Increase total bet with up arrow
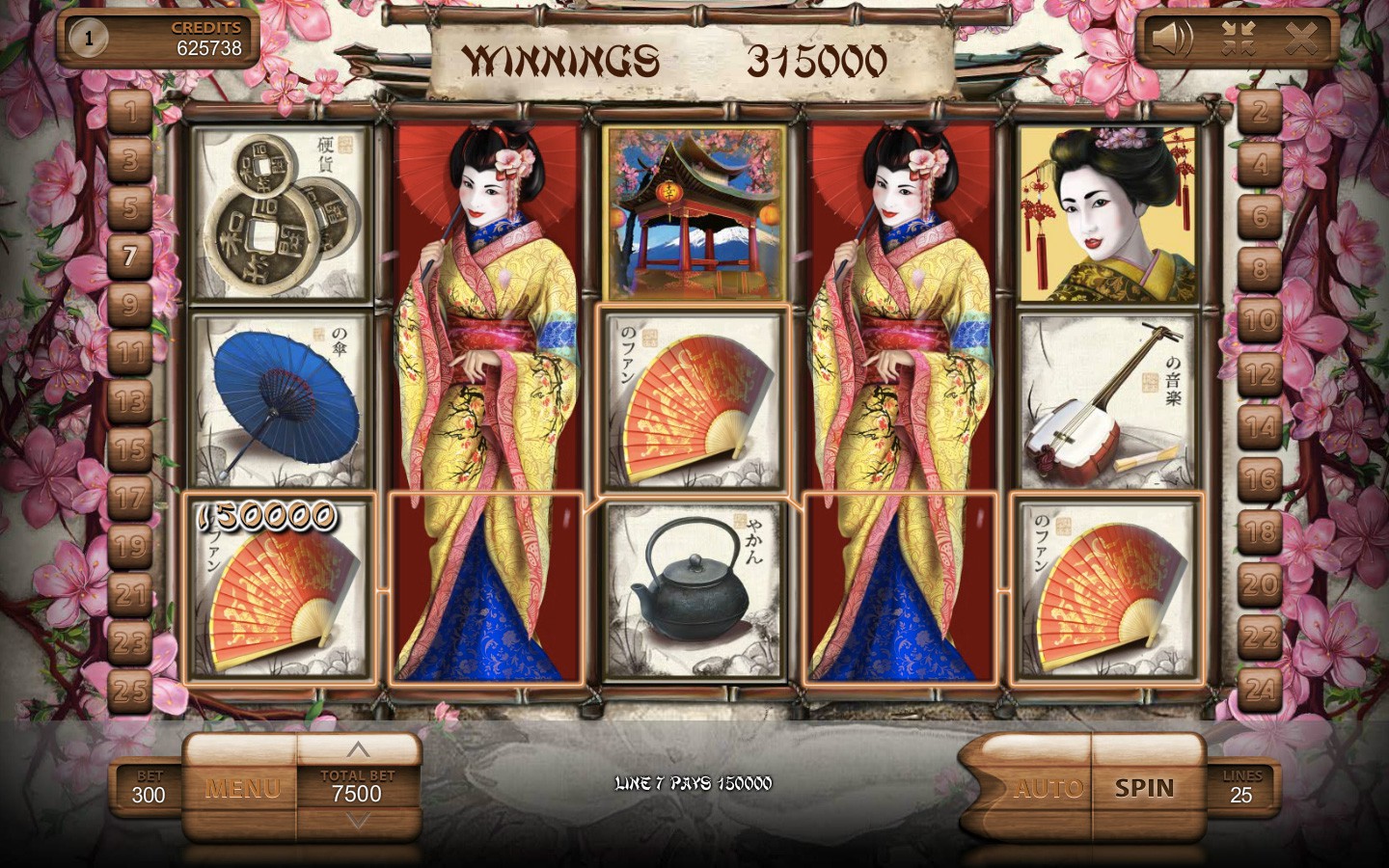The image size is (1389, 868). tap(358, 749)
